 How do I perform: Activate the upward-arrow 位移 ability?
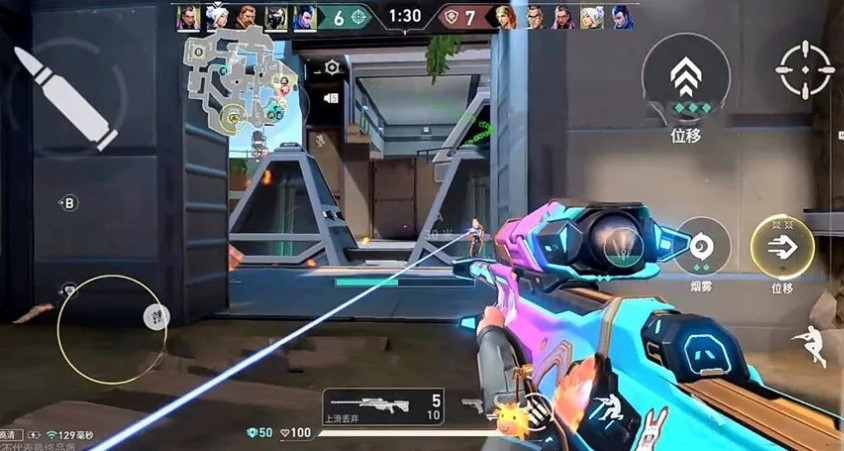(x=685, y=77)
